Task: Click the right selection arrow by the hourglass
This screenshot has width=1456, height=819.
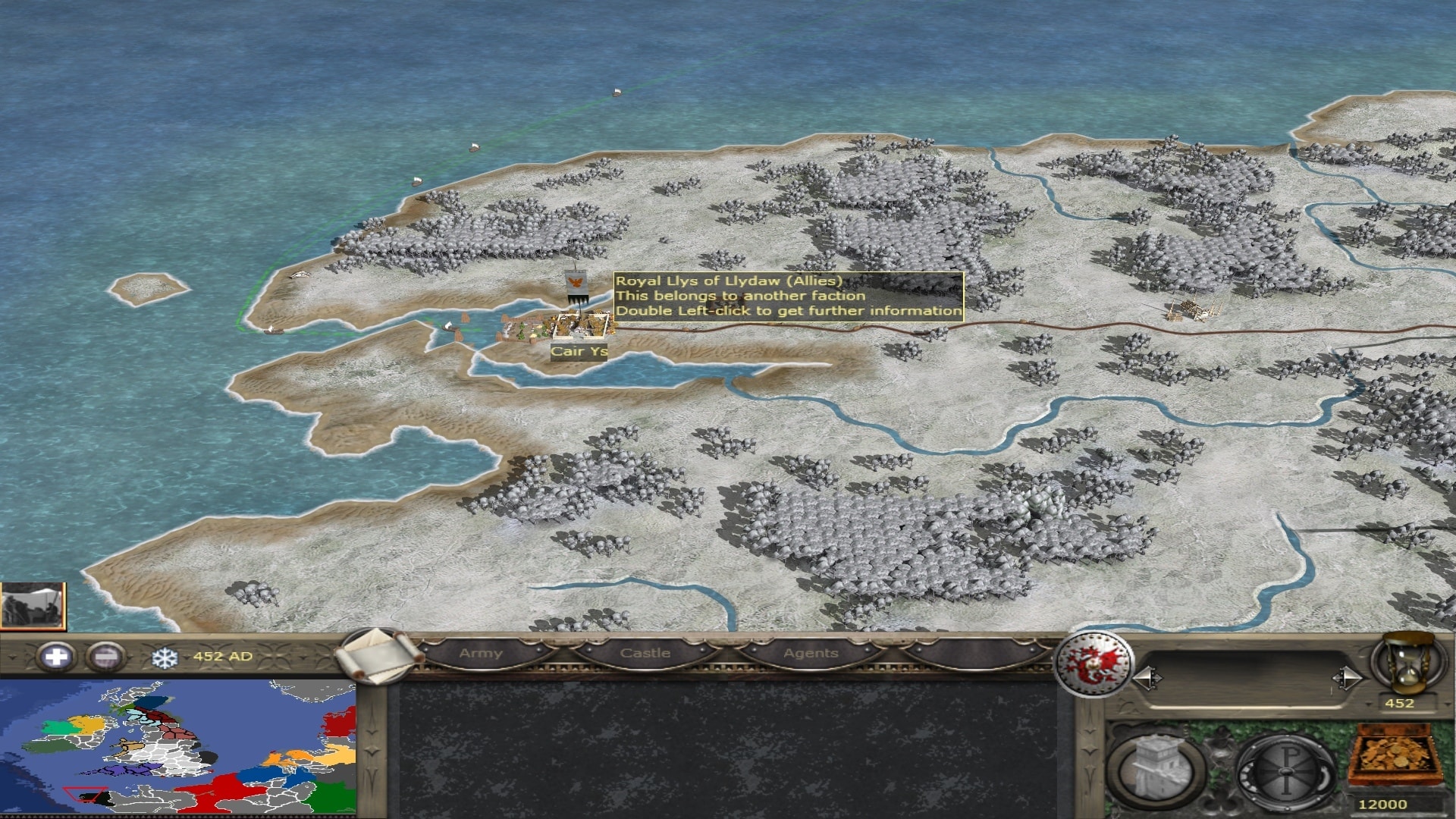Action: click(x=1346, y=677)
